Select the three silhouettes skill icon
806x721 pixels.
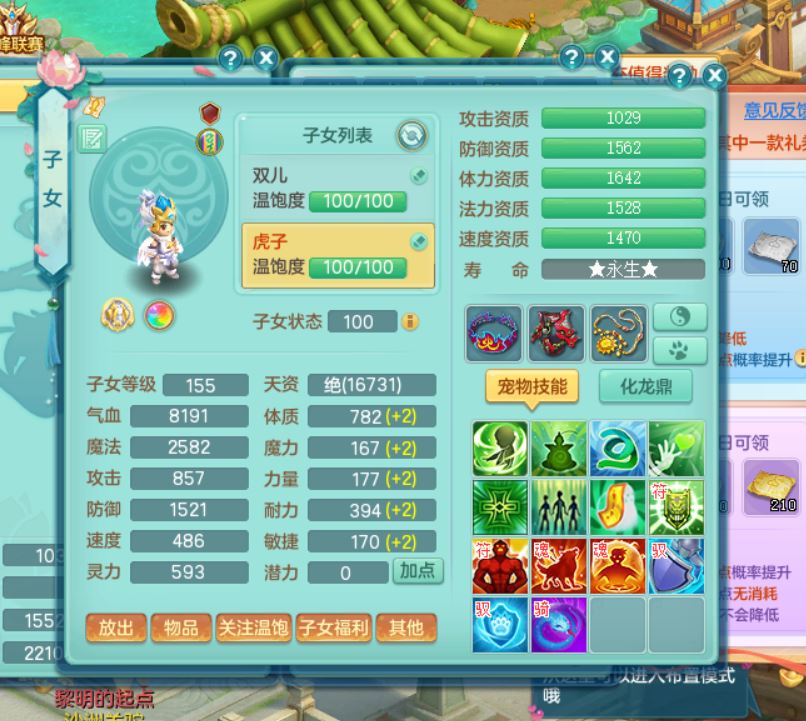(559, 507)
